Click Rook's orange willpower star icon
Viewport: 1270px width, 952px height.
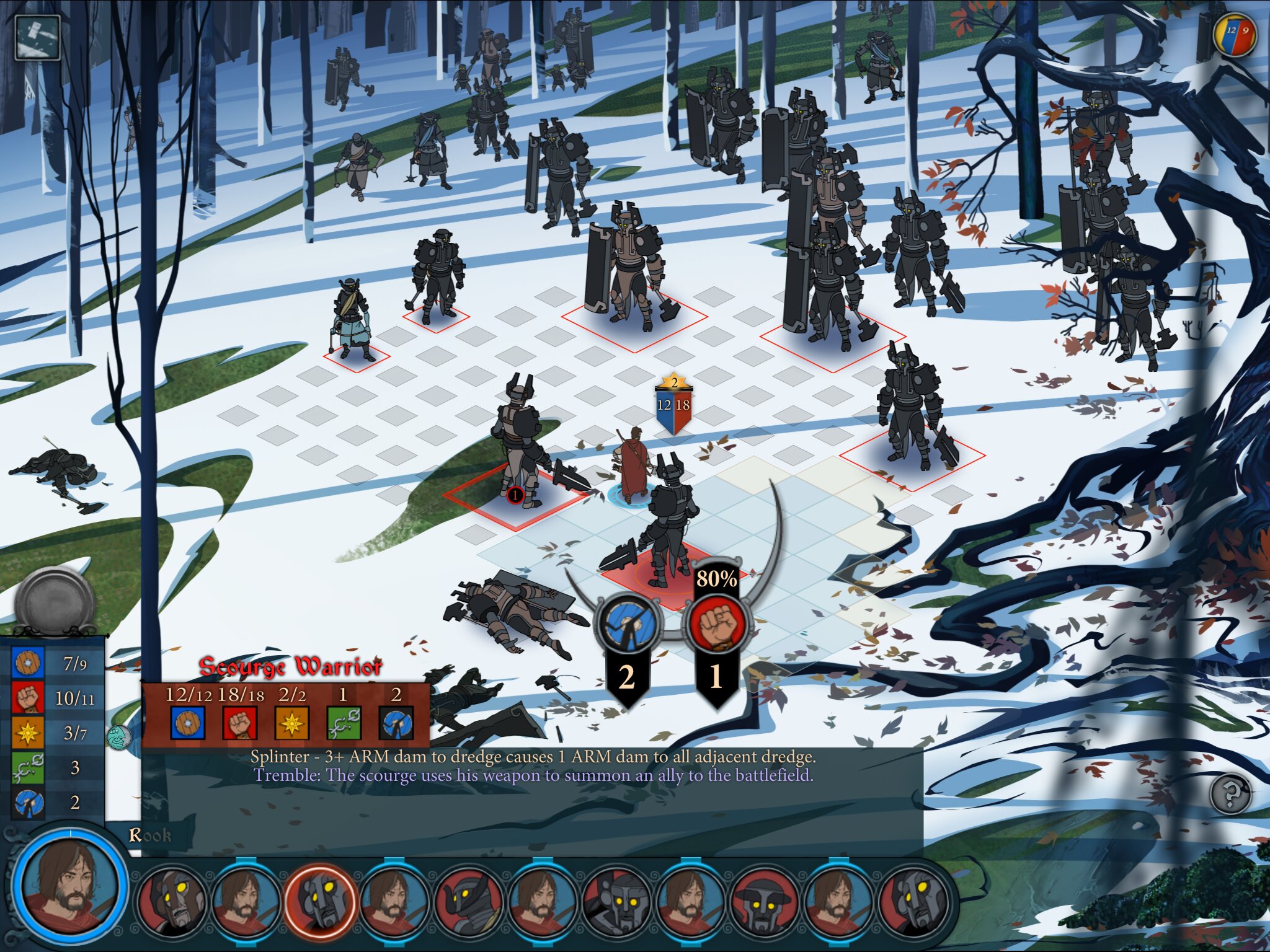tap(28, 733)
